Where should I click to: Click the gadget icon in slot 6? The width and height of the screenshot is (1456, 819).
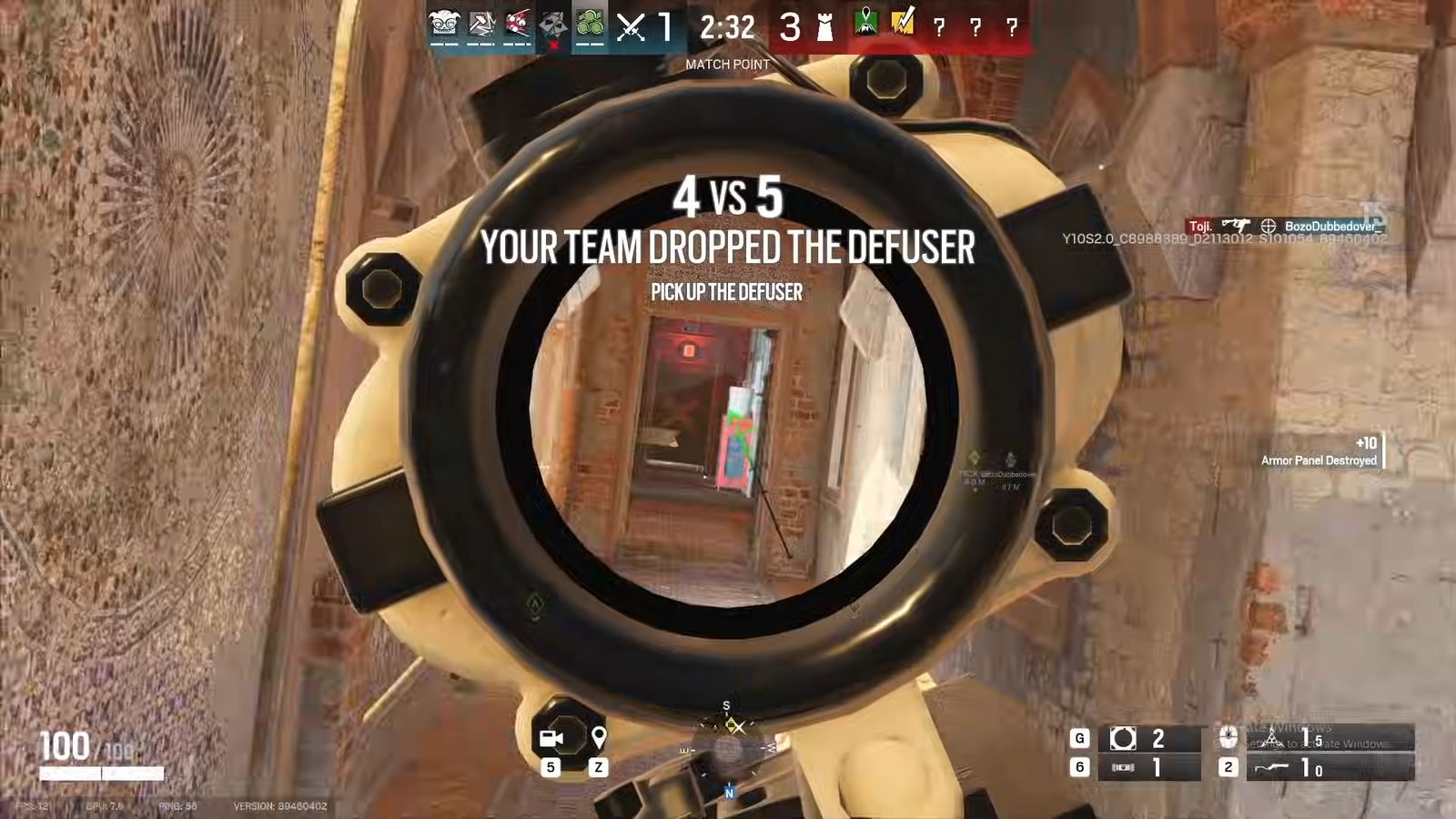[x=1123, y=766]
